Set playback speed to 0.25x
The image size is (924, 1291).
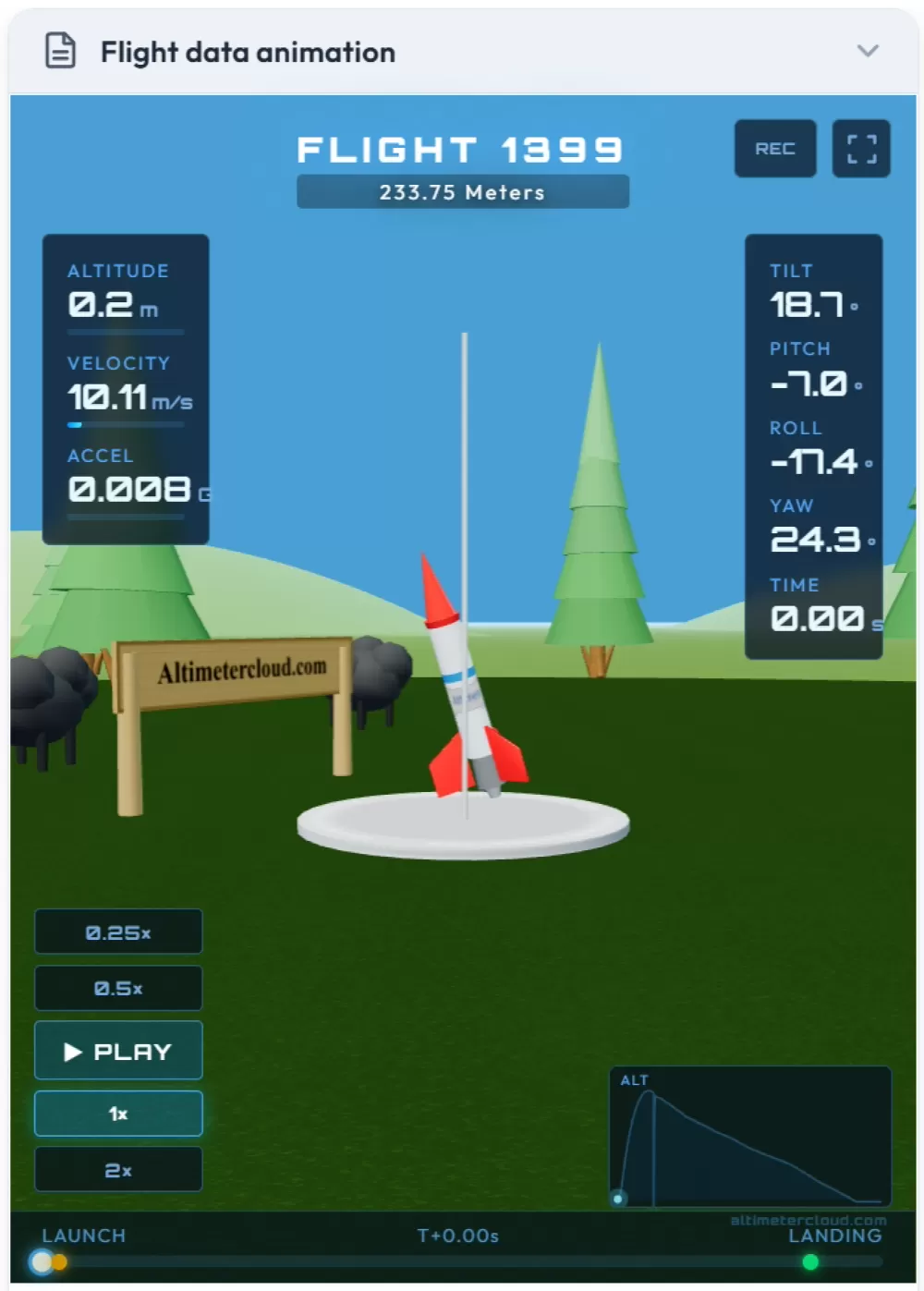click(x=118, y=932)
